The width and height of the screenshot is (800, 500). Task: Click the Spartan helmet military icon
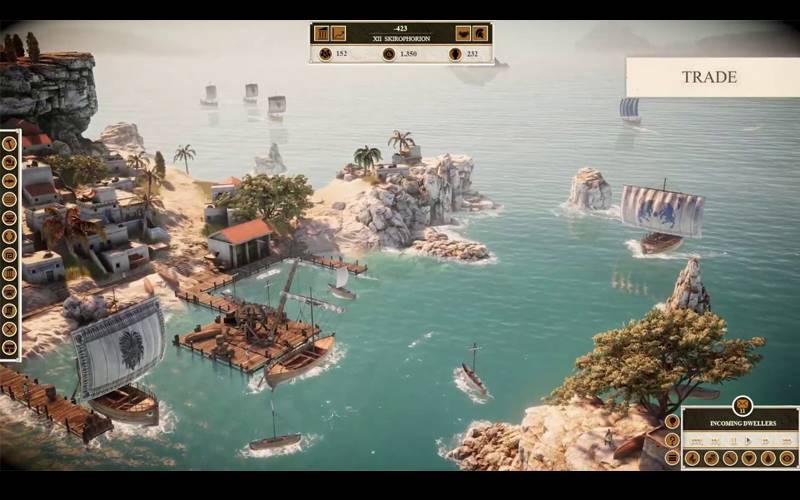point(480,33)
